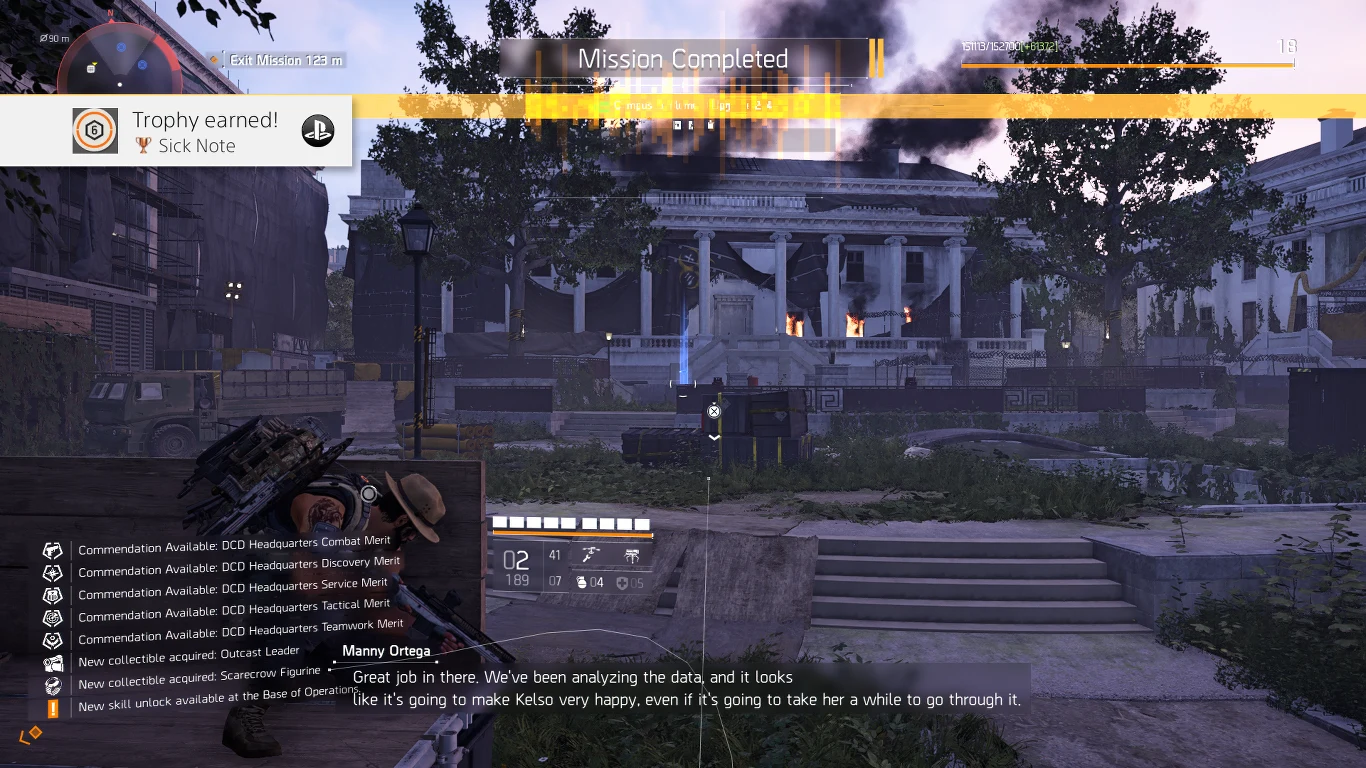Viewport: 1366px width, 768px height.
Task: Click the armor kit cross icon
Action: pos(621,583)
